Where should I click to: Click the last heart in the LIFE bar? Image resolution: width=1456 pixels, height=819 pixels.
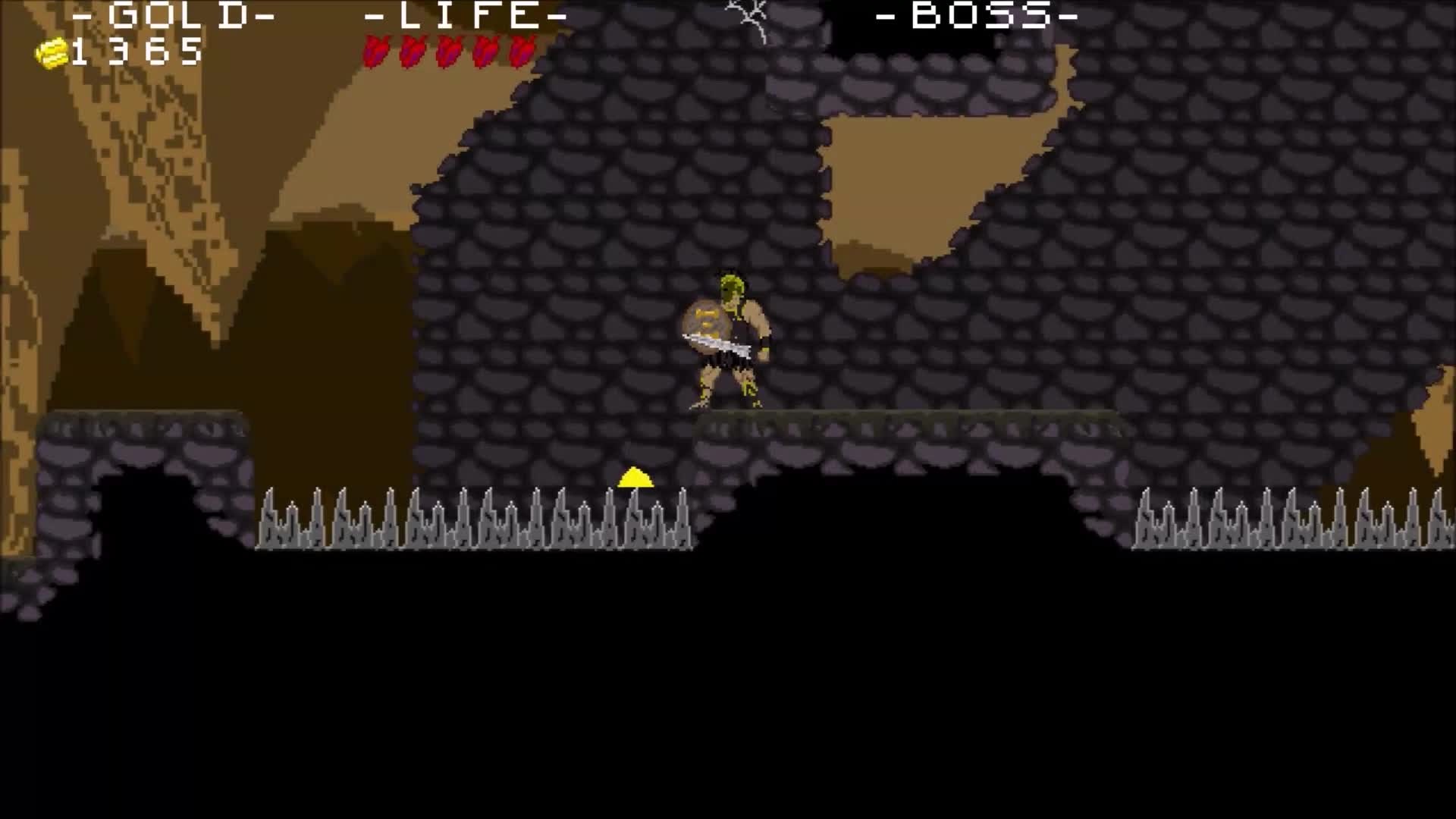522,52
